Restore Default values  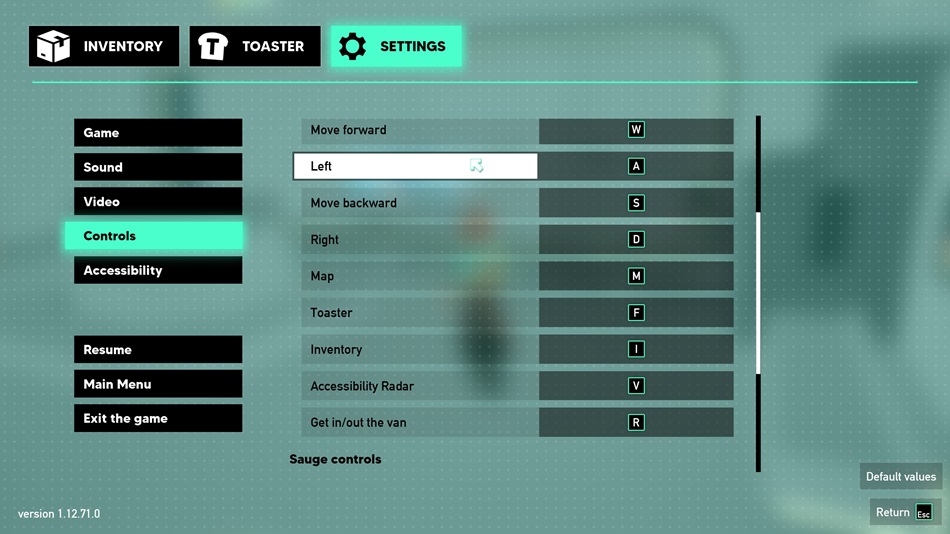pyautogui.click(x=901, y=477)
